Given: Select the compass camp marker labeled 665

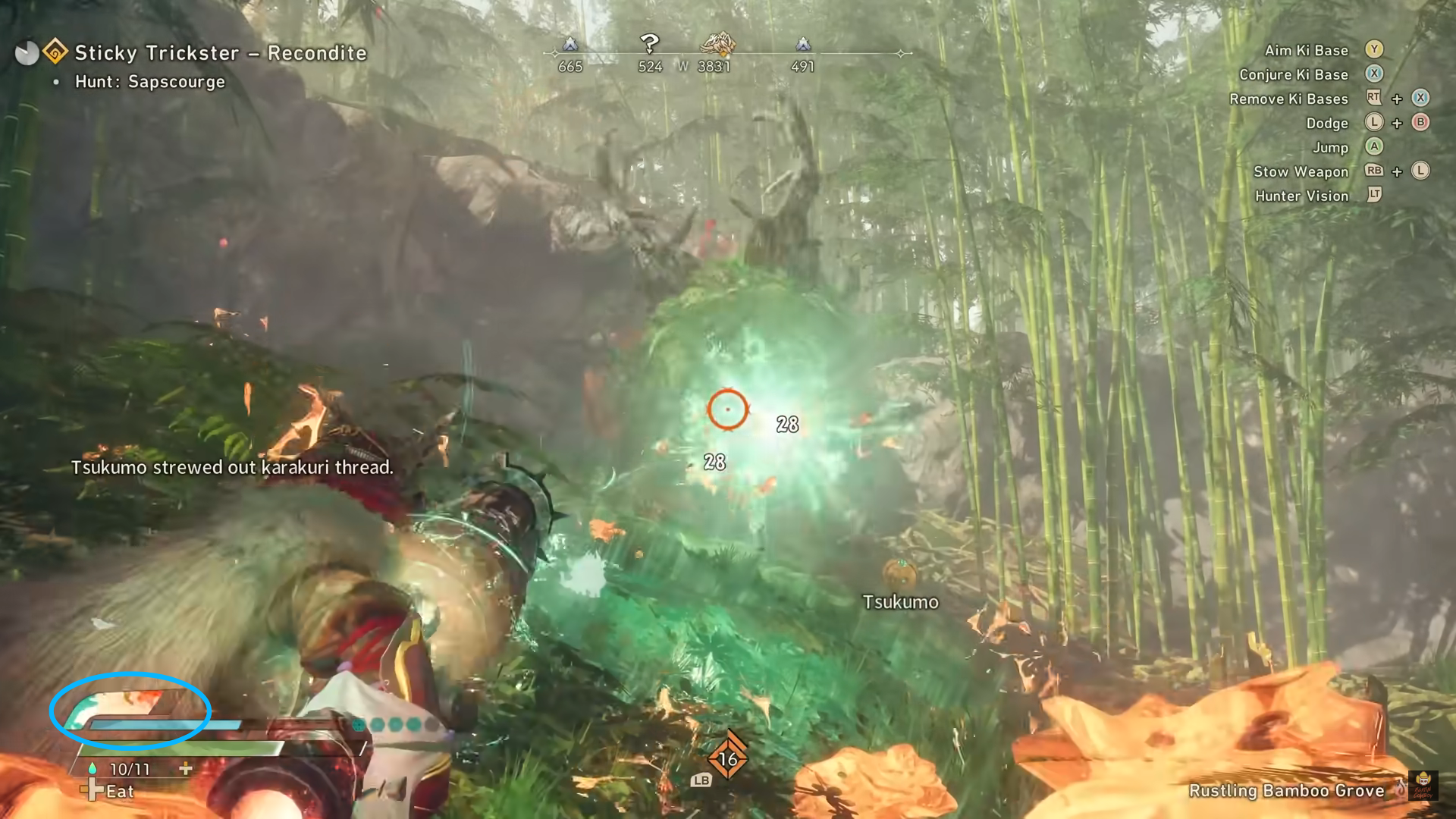Looking at the screenshot, I should click(570, 45).
